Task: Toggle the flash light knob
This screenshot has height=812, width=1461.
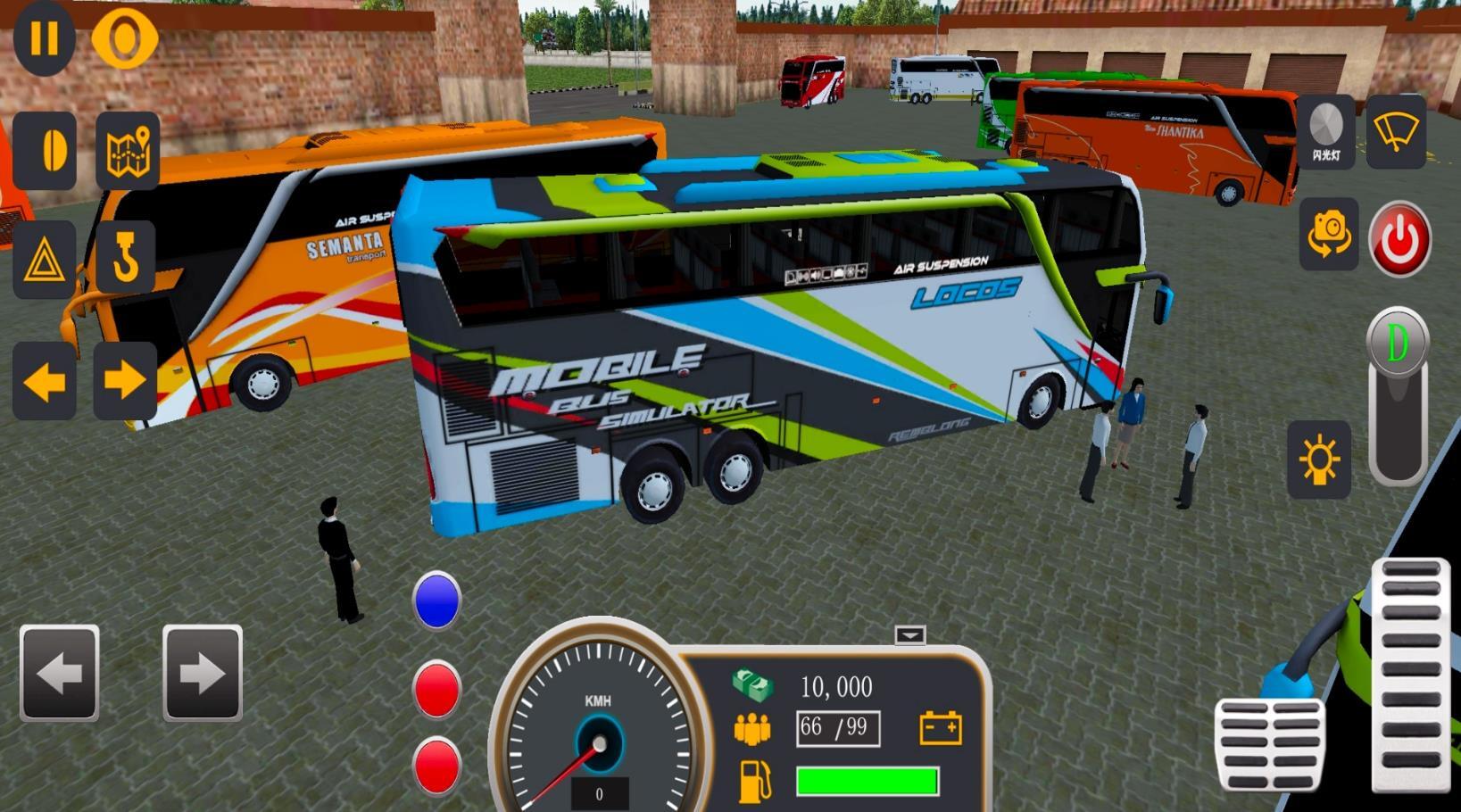Action: (1325, 131)
